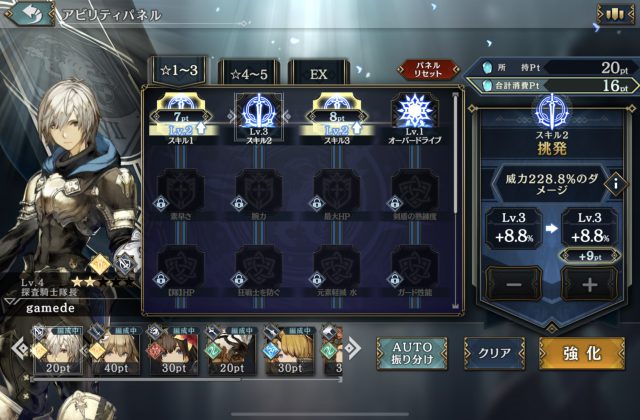Show skill details with the info button
The image size is (640, 420).
point(617,184)
